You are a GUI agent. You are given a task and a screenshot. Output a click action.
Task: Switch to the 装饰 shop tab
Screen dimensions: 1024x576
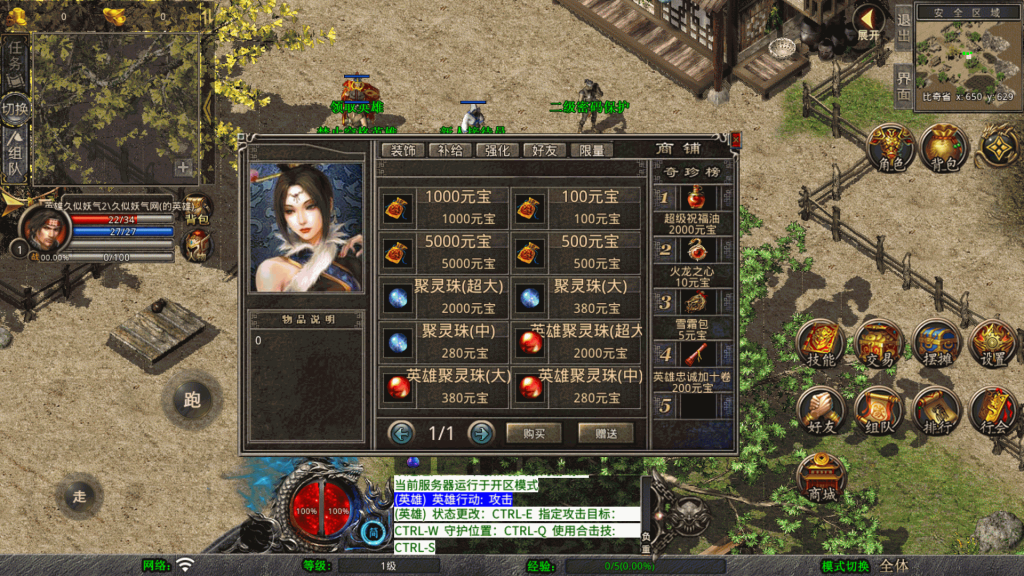click(403, 150)
